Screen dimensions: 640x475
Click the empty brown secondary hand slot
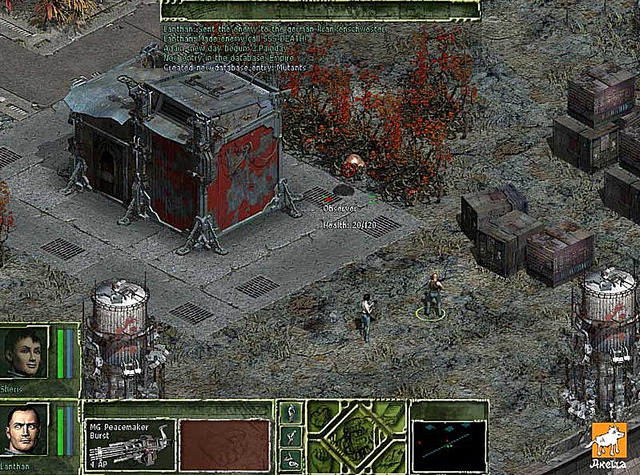click(224, 444)
